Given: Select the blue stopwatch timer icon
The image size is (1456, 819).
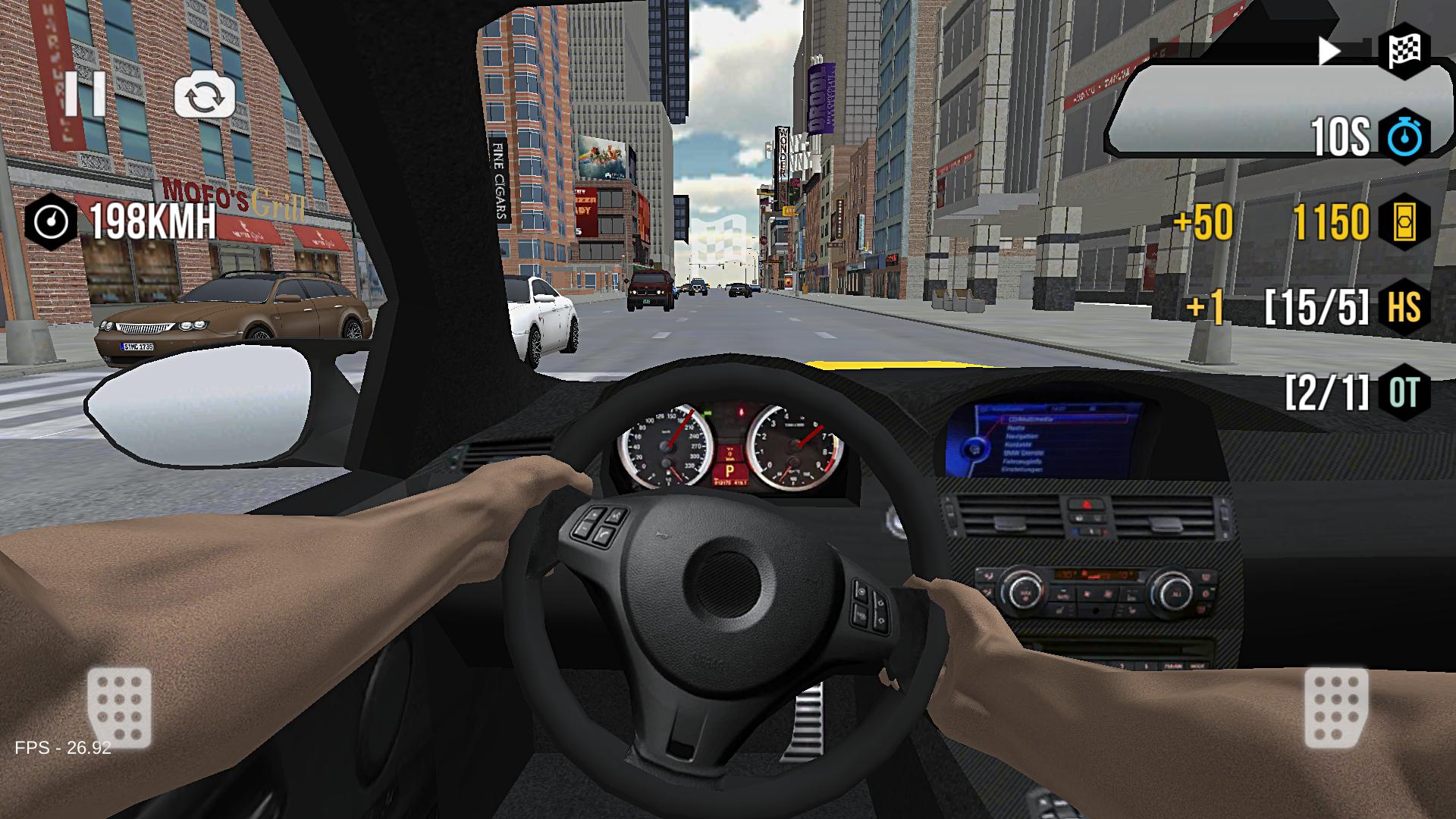Looking at the screenshot, I should click(x=1404, y=136).
